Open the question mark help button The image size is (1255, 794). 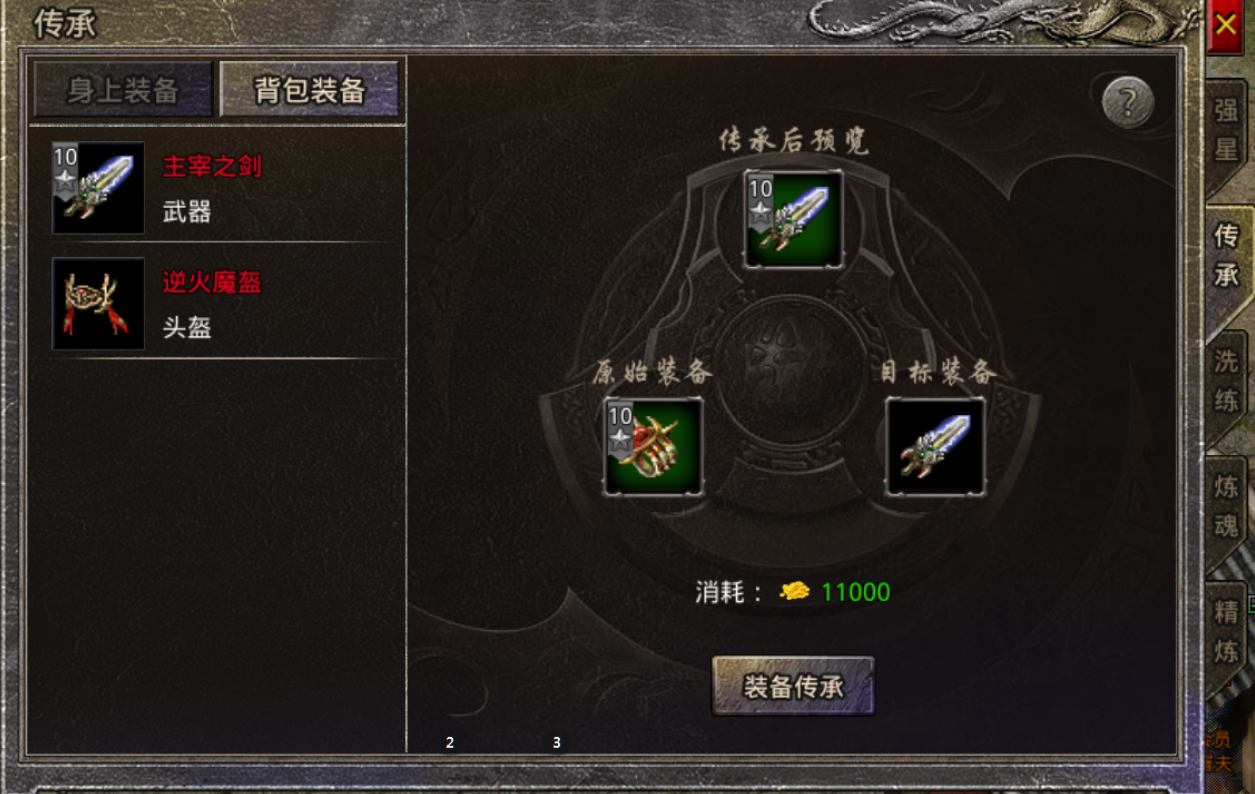pyautogui.click(x=1128, y=102)
